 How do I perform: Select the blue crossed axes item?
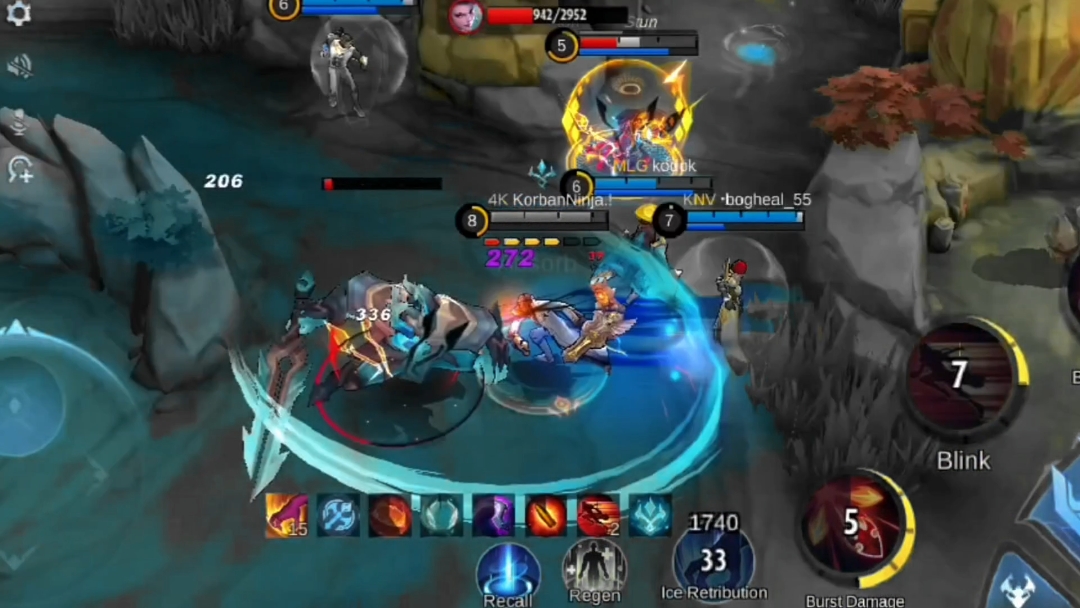tap(338, 515)
